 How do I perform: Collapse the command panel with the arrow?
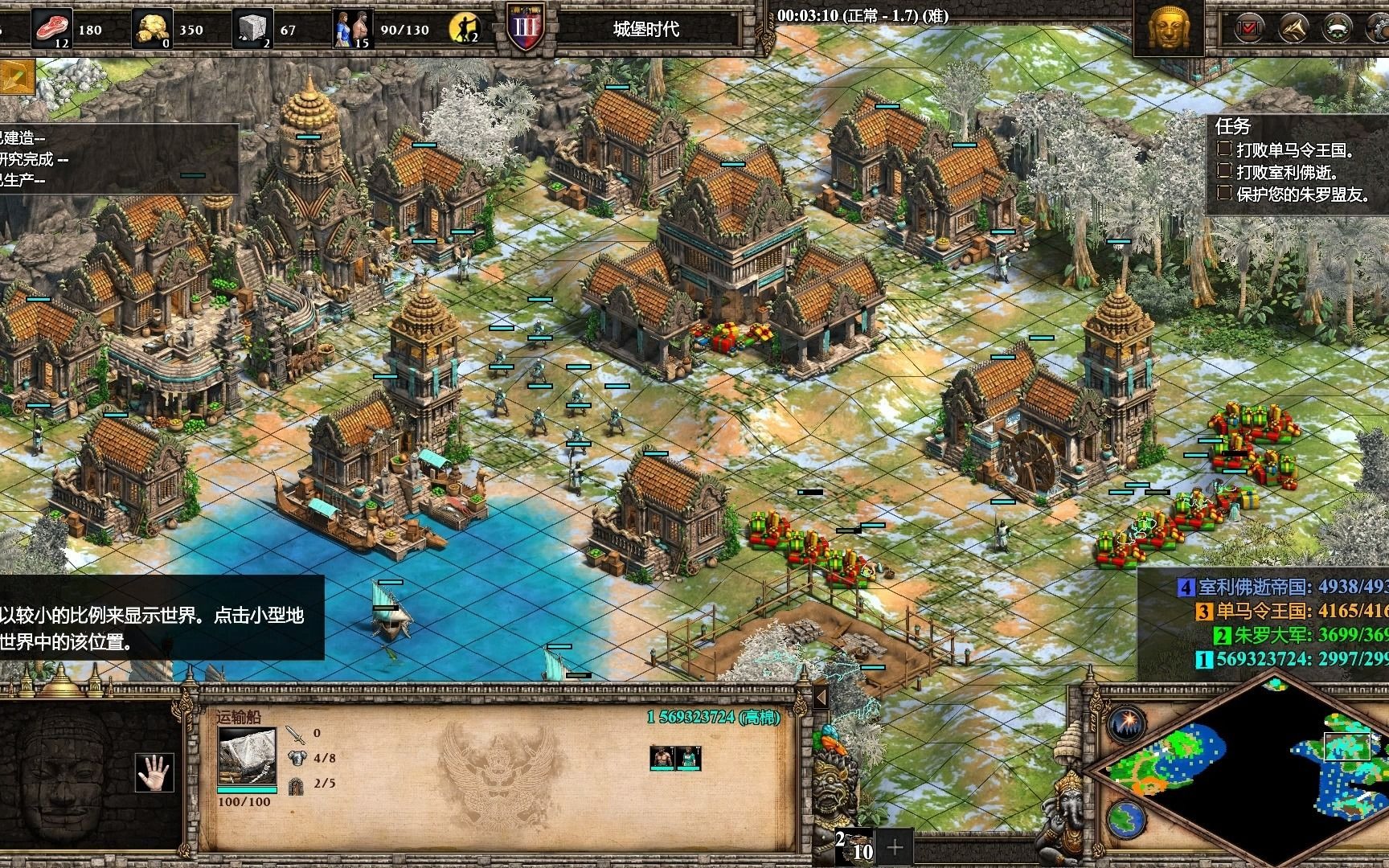pyautogui.click(x=821, y=696)
